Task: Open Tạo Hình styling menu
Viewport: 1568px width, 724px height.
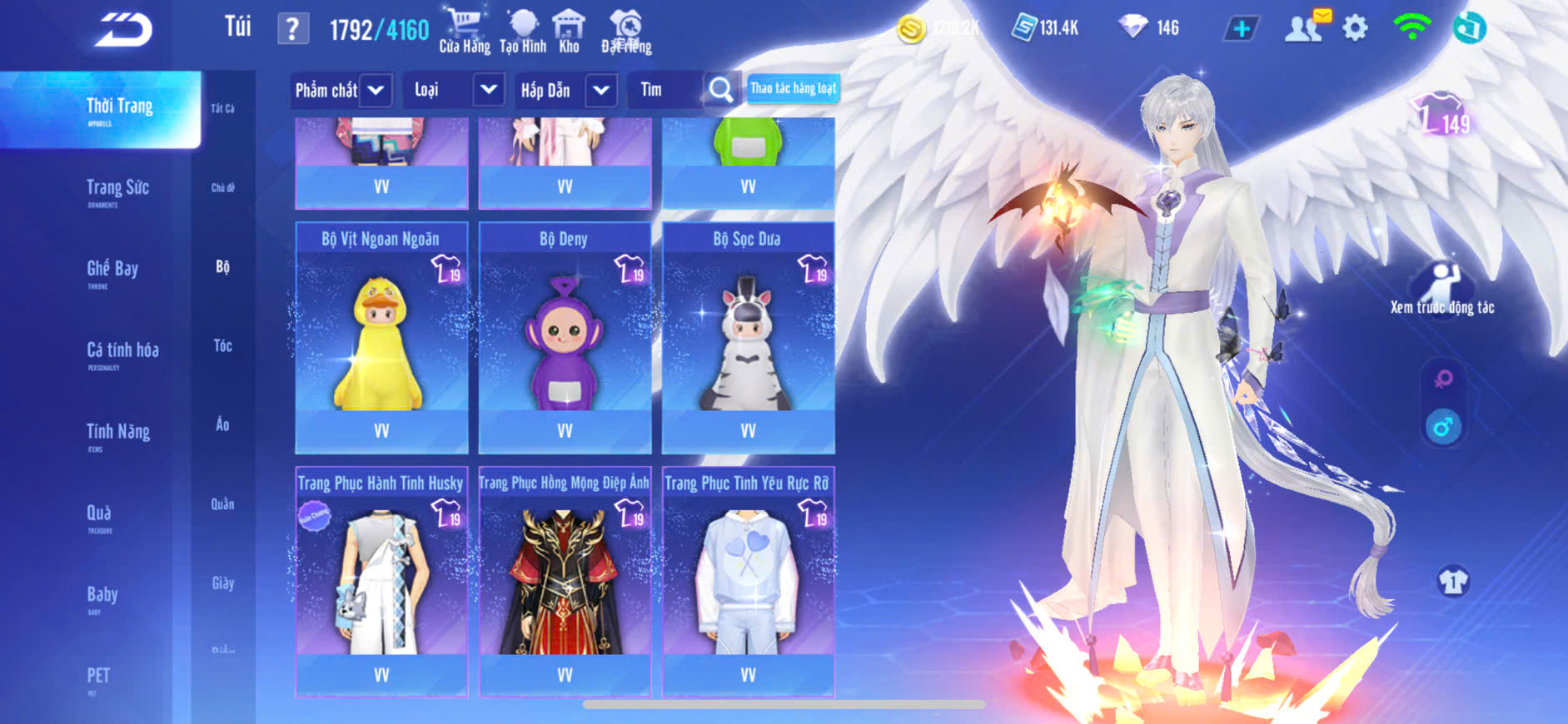Action: coord(523,32)
